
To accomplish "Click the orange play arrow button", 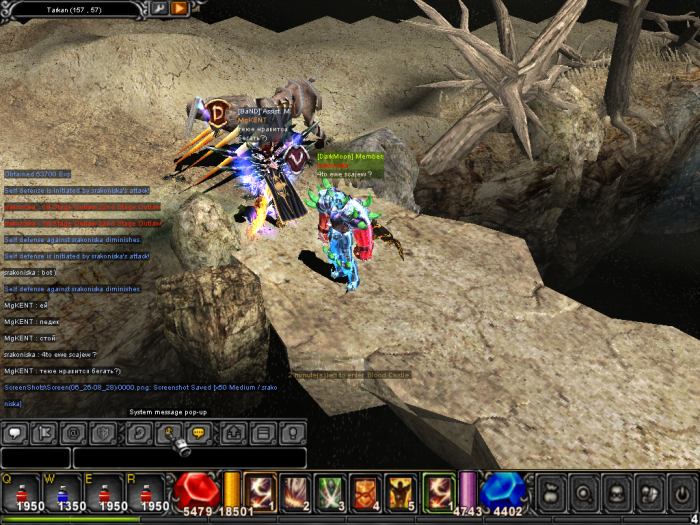I will (x=179, y=9).
